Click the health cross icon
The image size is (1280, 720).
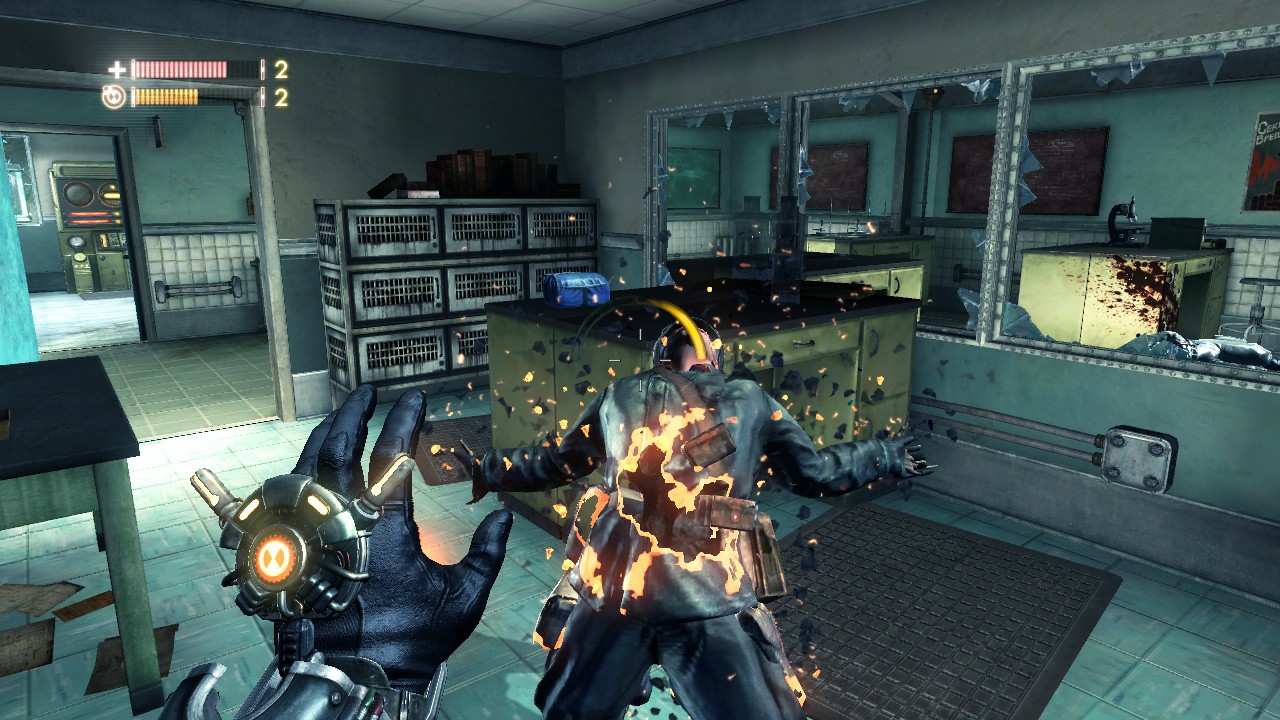tap(117, 69)
